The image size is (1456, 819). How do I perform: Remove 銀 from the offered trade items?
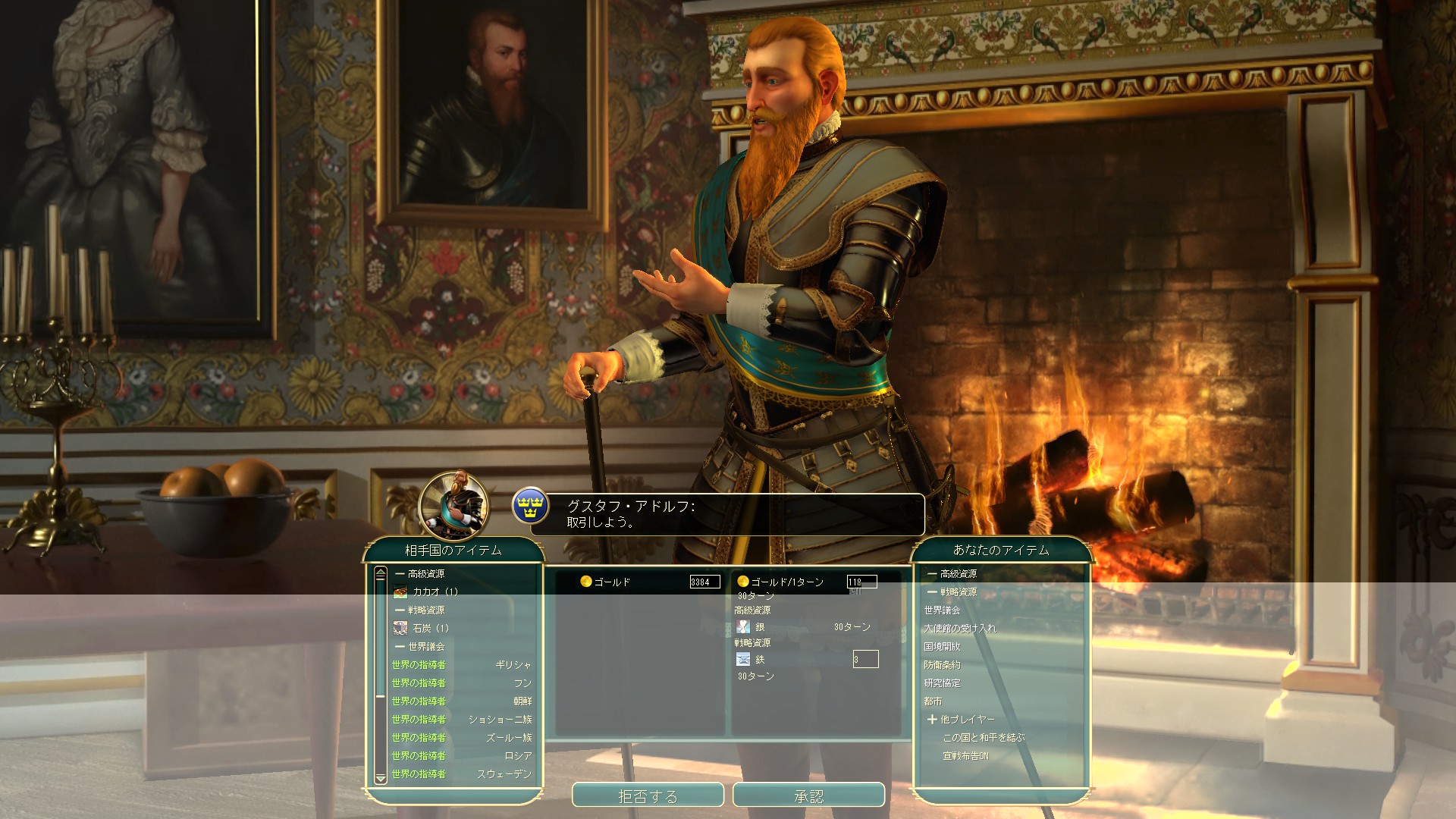coord(759,627)
